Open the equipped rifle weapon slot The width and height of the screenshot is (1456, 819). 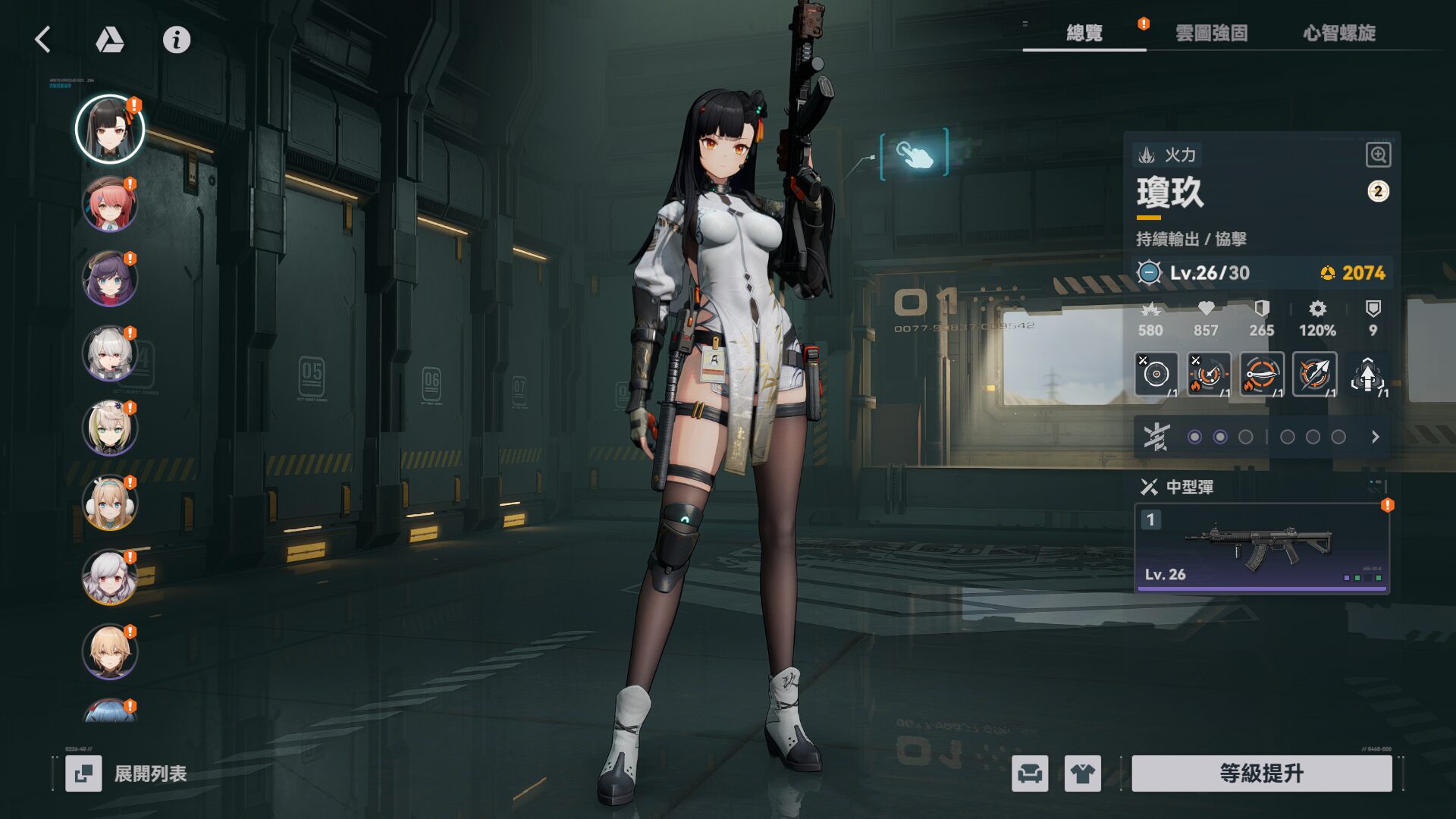[x=1261, y=548]
